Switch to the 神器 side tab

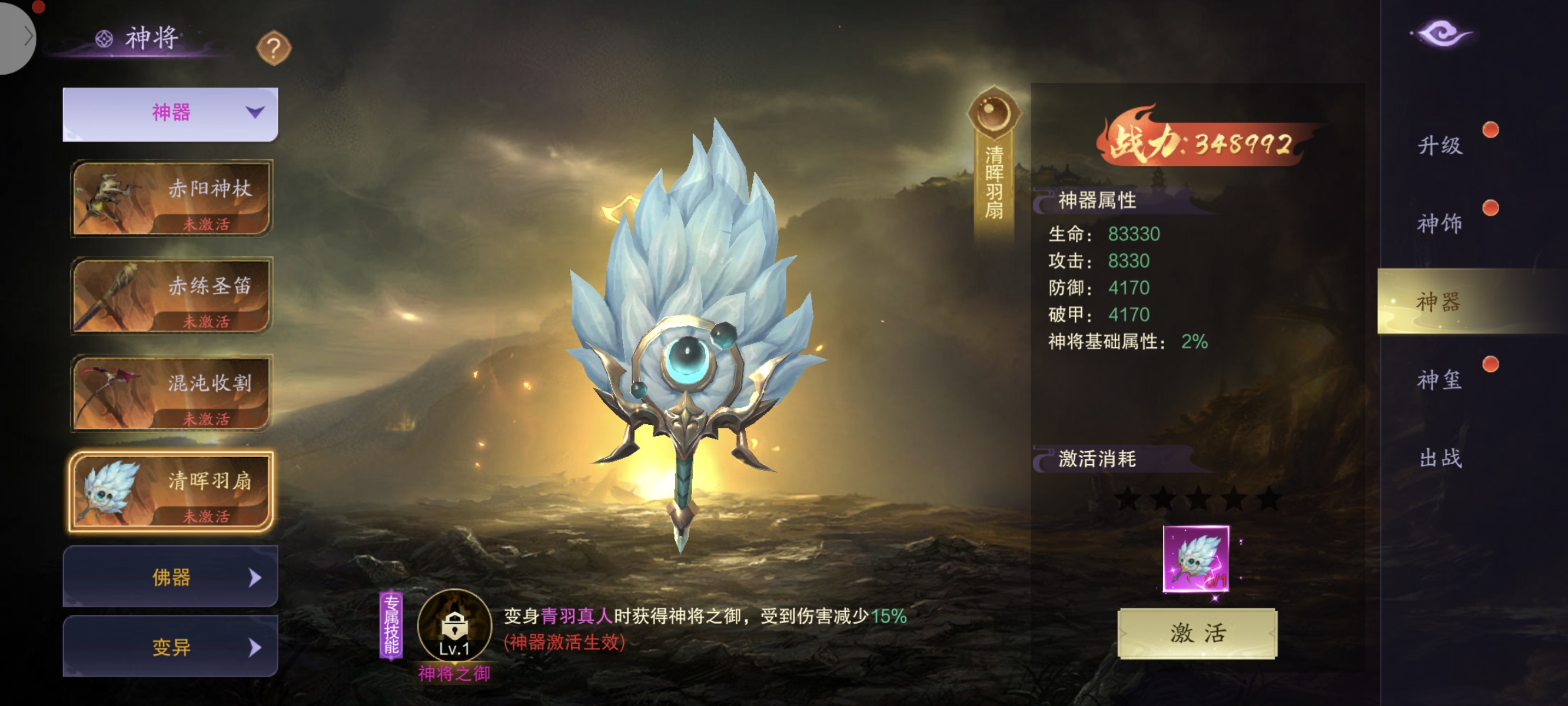click(1440, 301)
